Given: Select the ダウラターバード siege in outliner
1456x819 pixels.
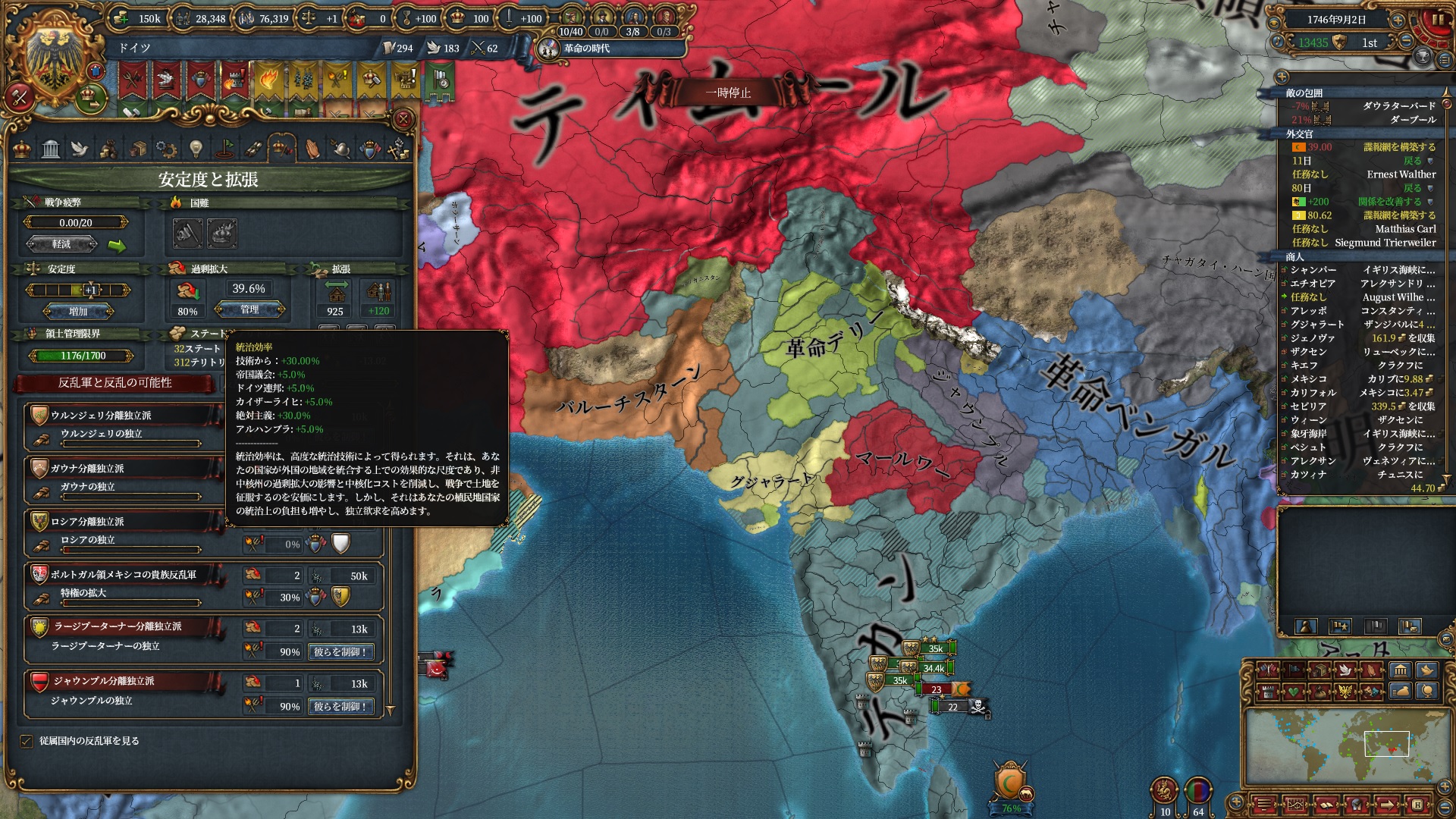Looking at the screenshot, I should (x=1365, y=106).
